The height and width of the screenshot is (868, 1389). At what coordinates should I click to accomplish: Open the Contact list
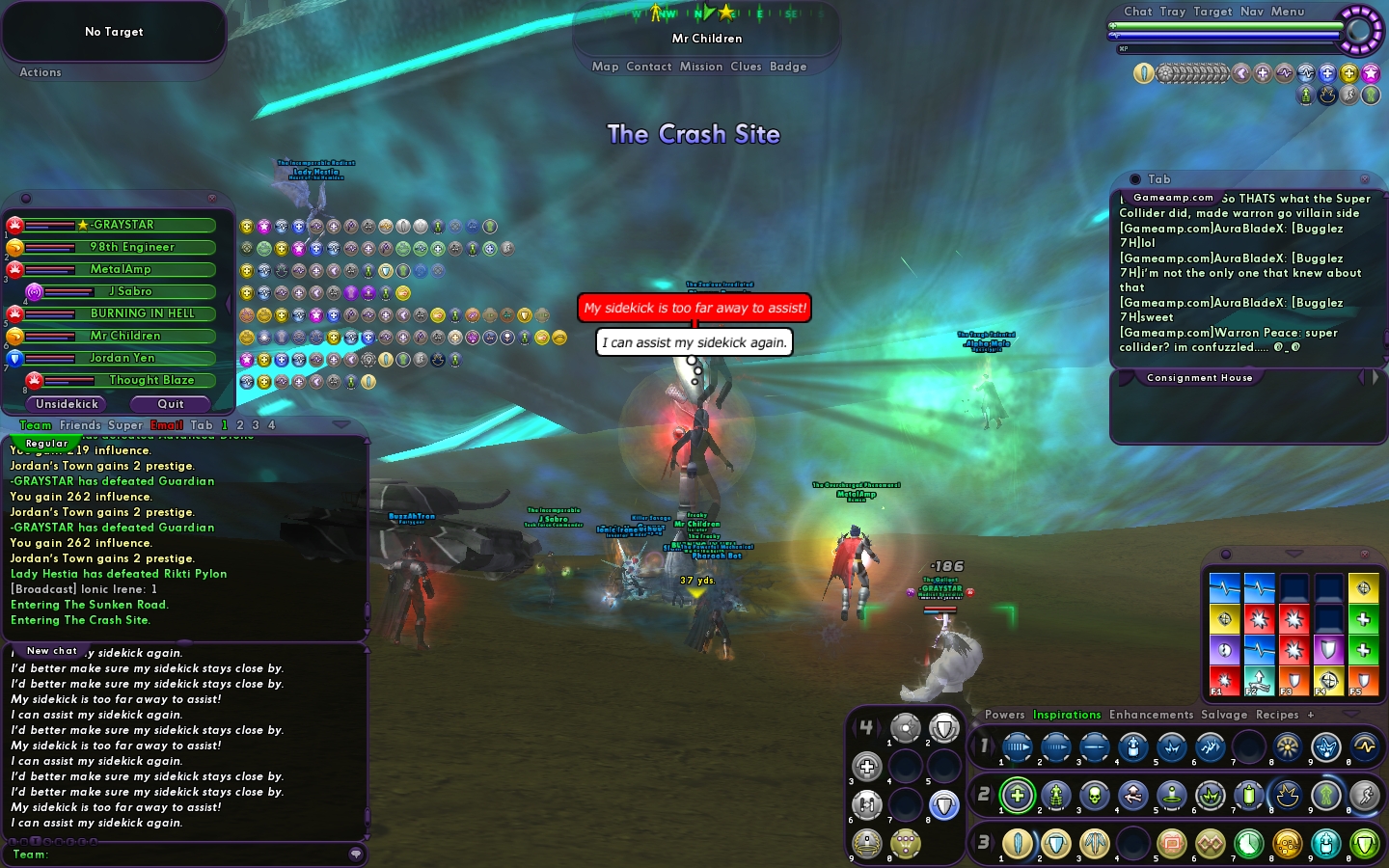click(648, 67)
